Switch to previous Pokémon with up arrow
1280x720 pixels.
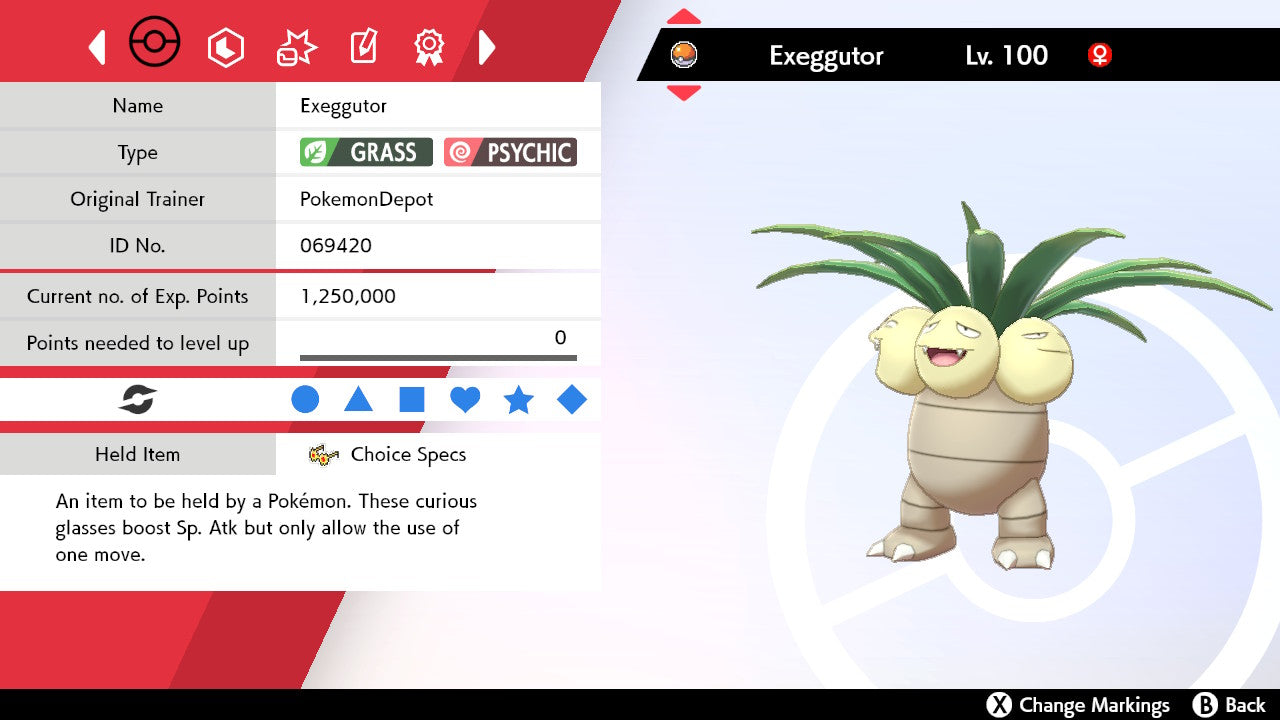(x=684, y=16)
